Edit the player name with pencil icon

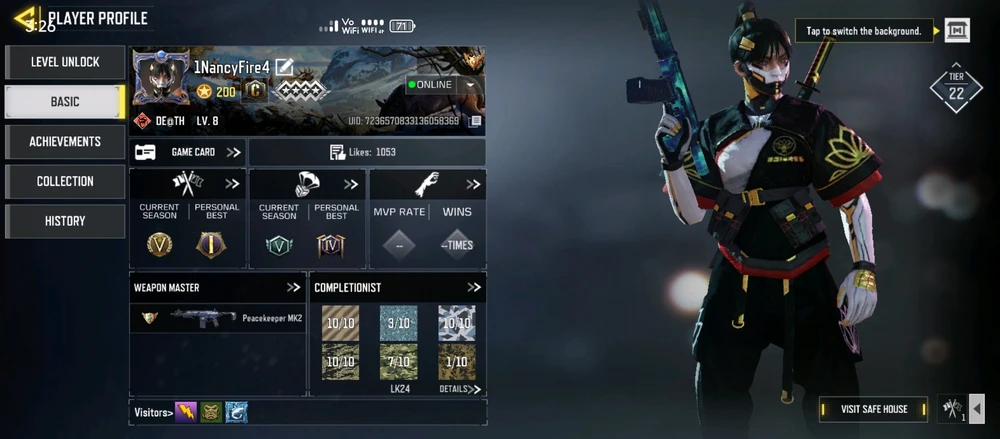coord(285,67)
